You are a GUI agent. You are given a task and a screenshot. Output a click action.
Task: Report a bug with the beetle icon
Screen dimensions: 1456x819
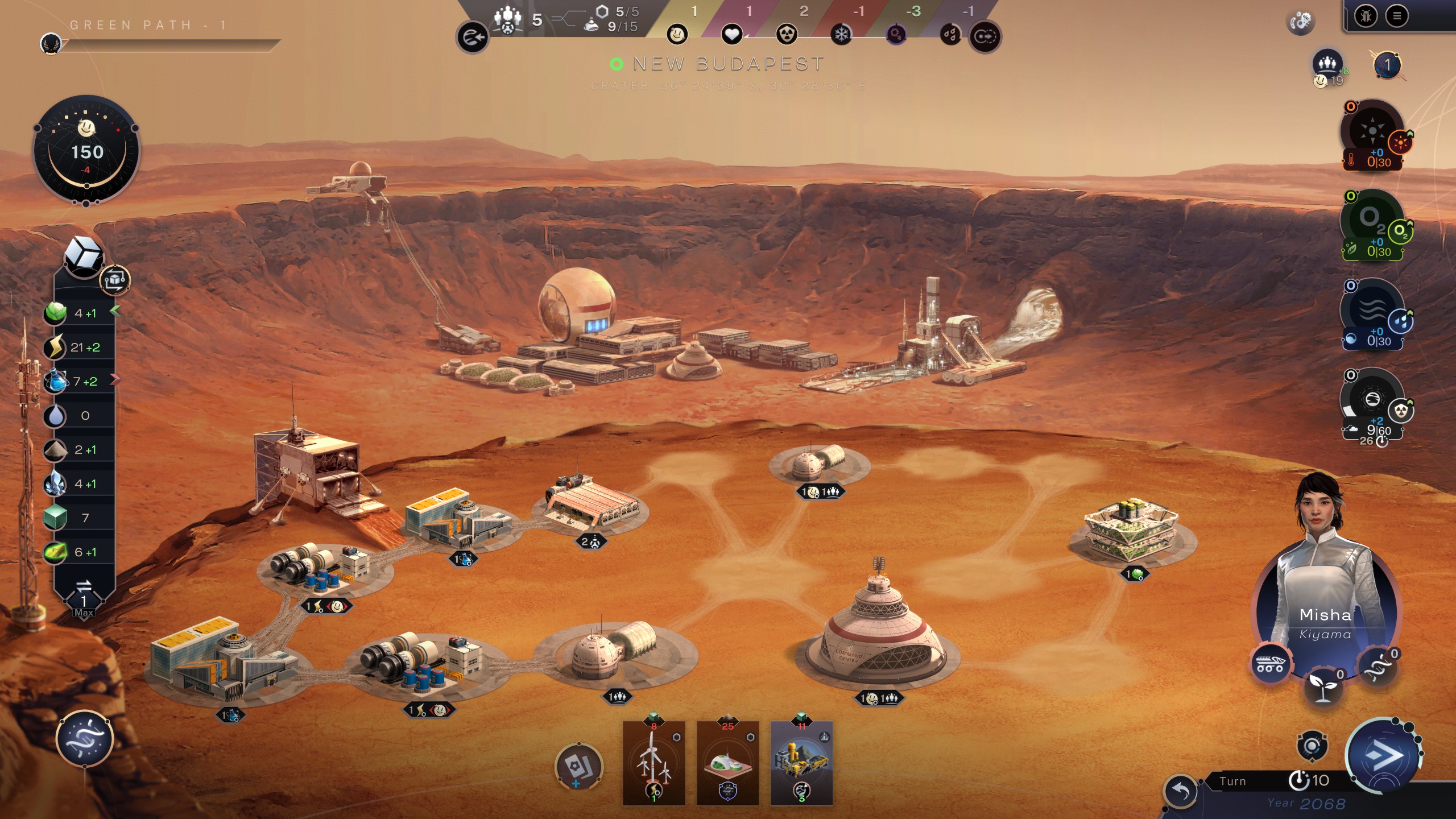tap(1366, 16)
